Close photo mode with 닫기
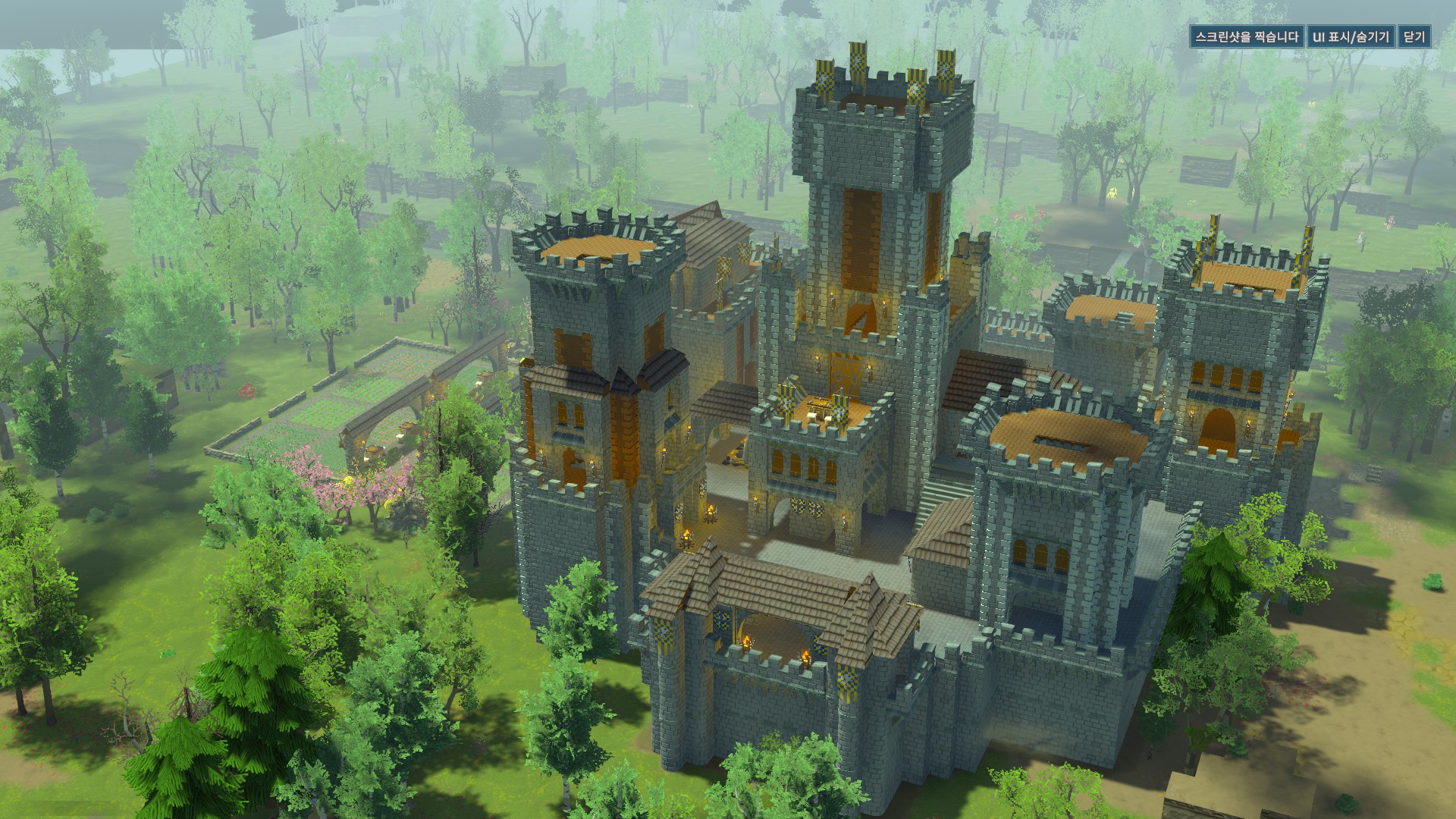This screenshot has height=819, width=1456. (1414, 37)
